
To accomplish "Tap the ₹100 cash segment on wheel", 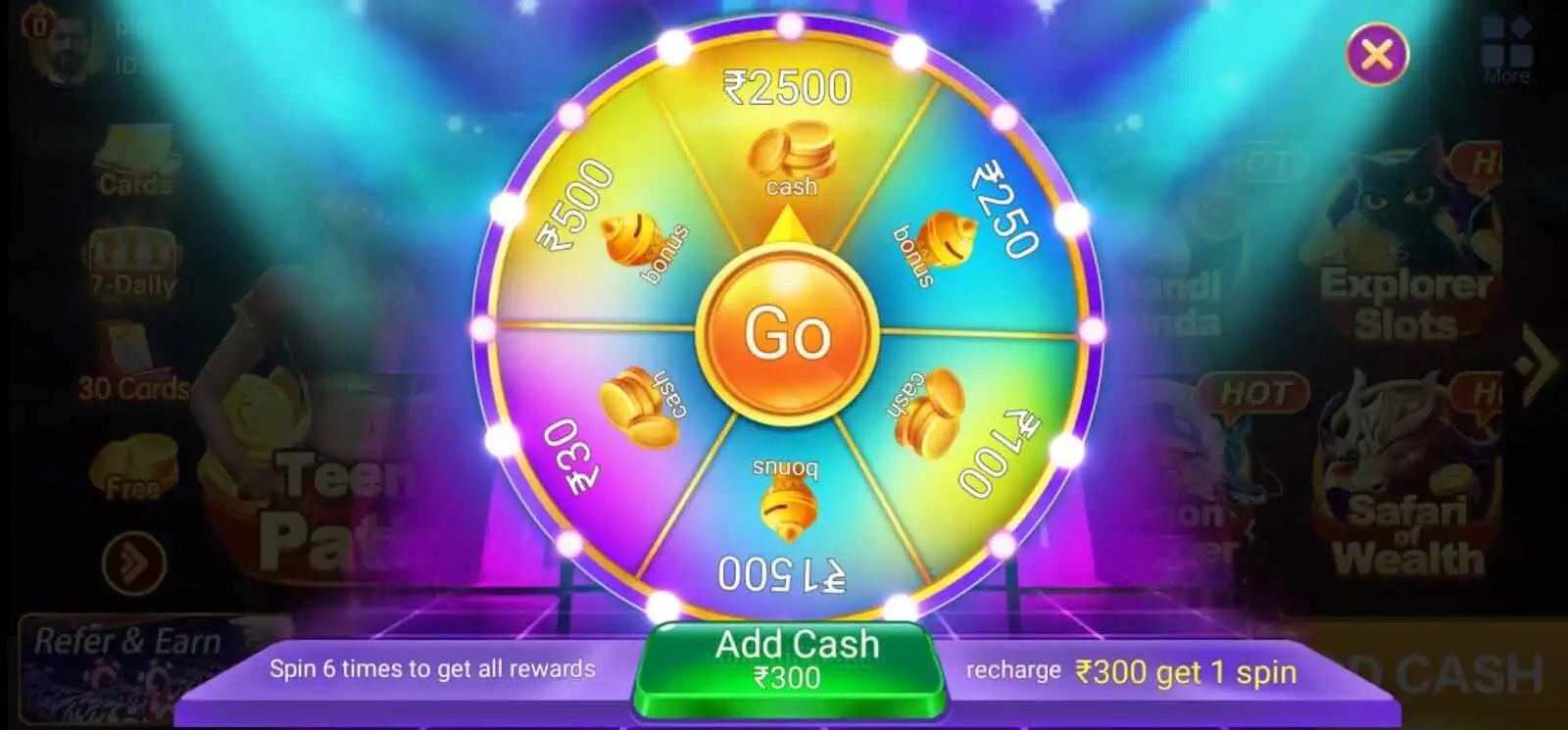I will coord(926,412).
